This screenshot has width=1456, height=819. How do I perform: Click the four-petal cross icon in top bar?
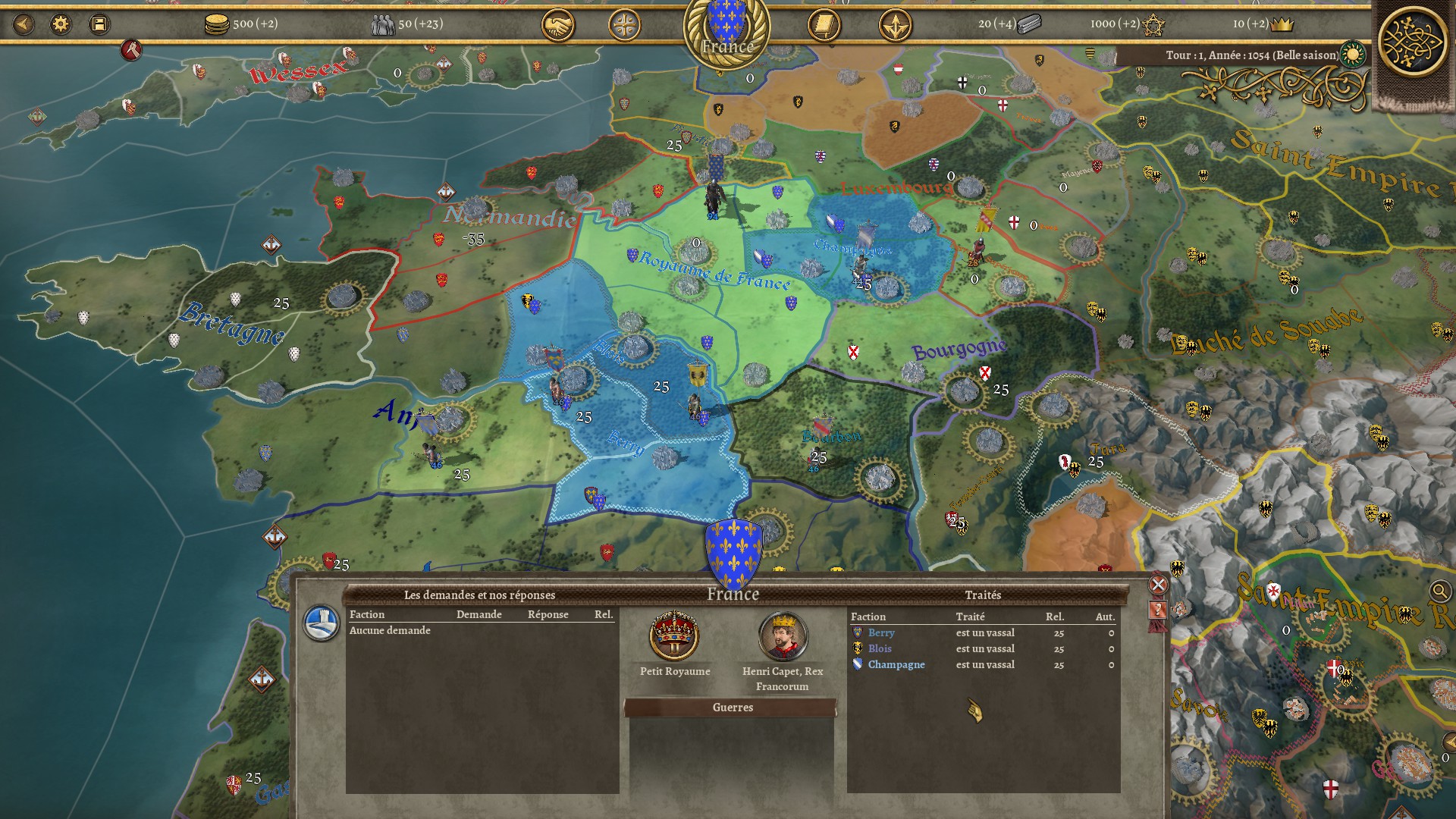(624, 26)
